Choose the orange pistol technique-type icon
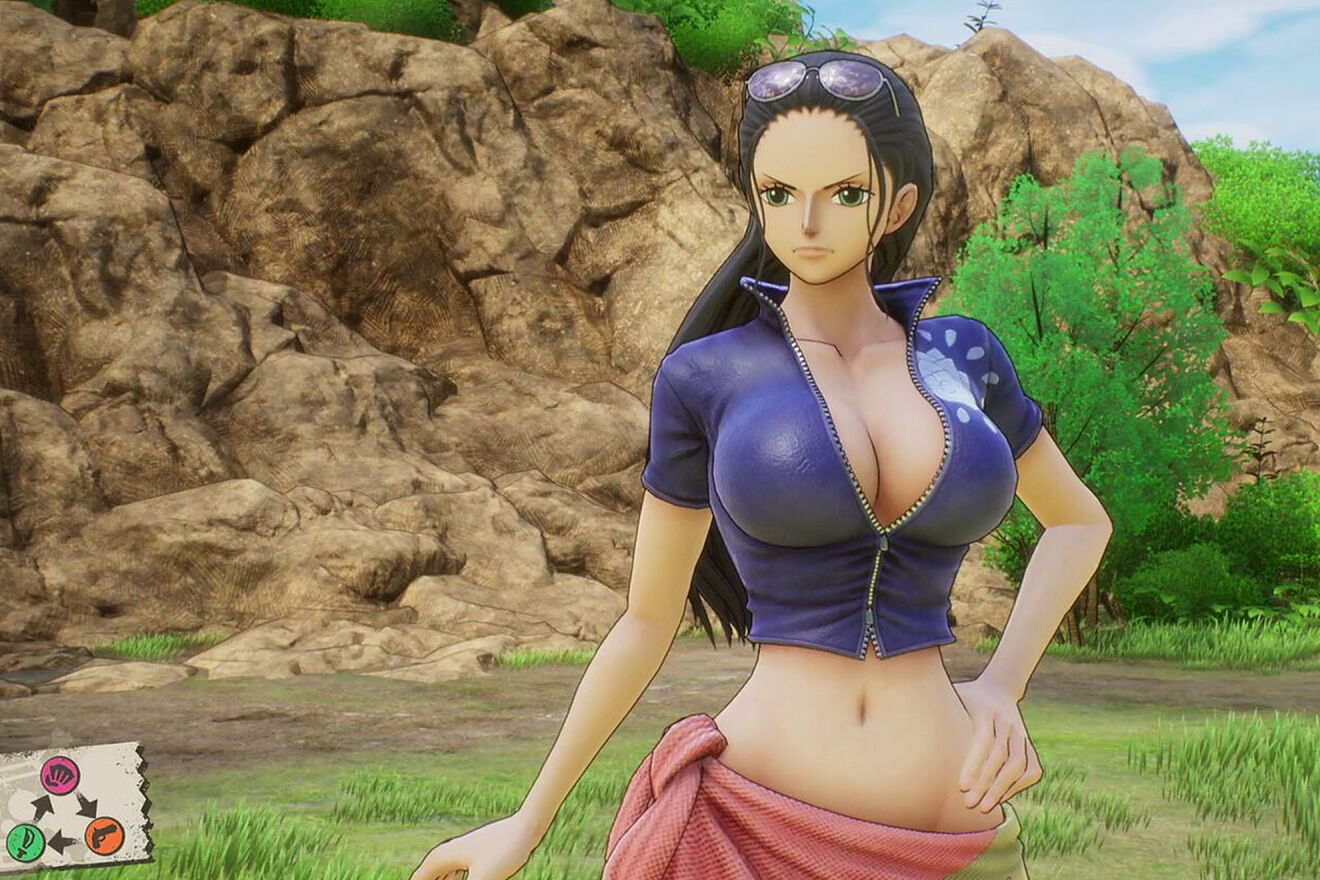 (104, 836)
